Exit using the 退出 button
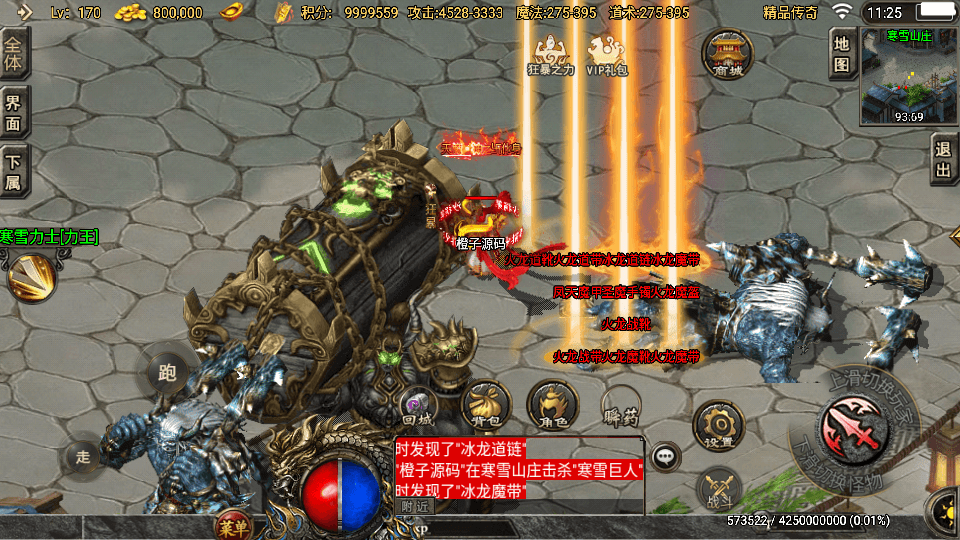The width and height of the screenshot is (960, 540). click(x=943, y=161)
